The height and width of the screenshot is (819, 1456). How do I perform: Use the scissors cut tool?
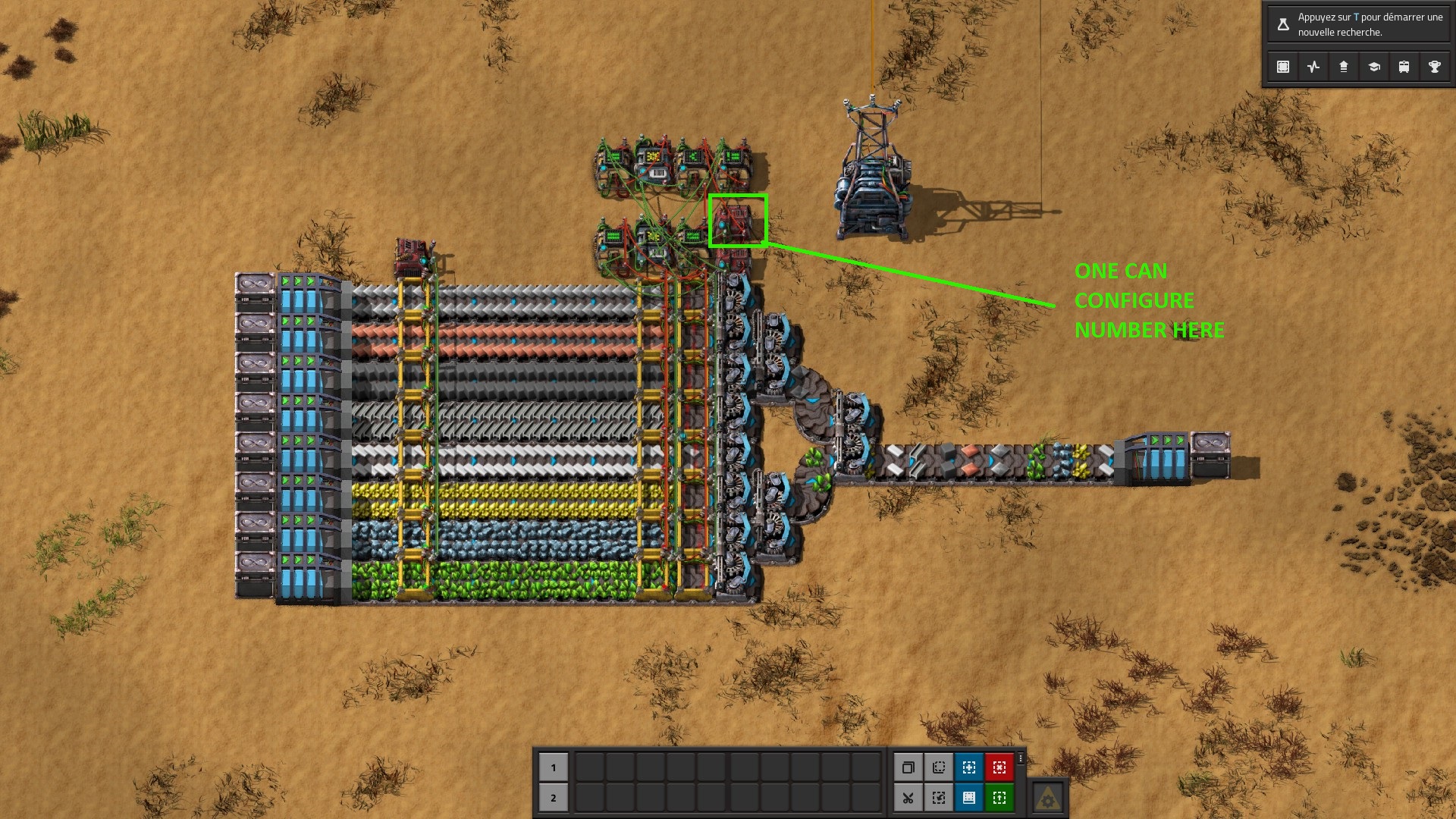click(908, 798)
